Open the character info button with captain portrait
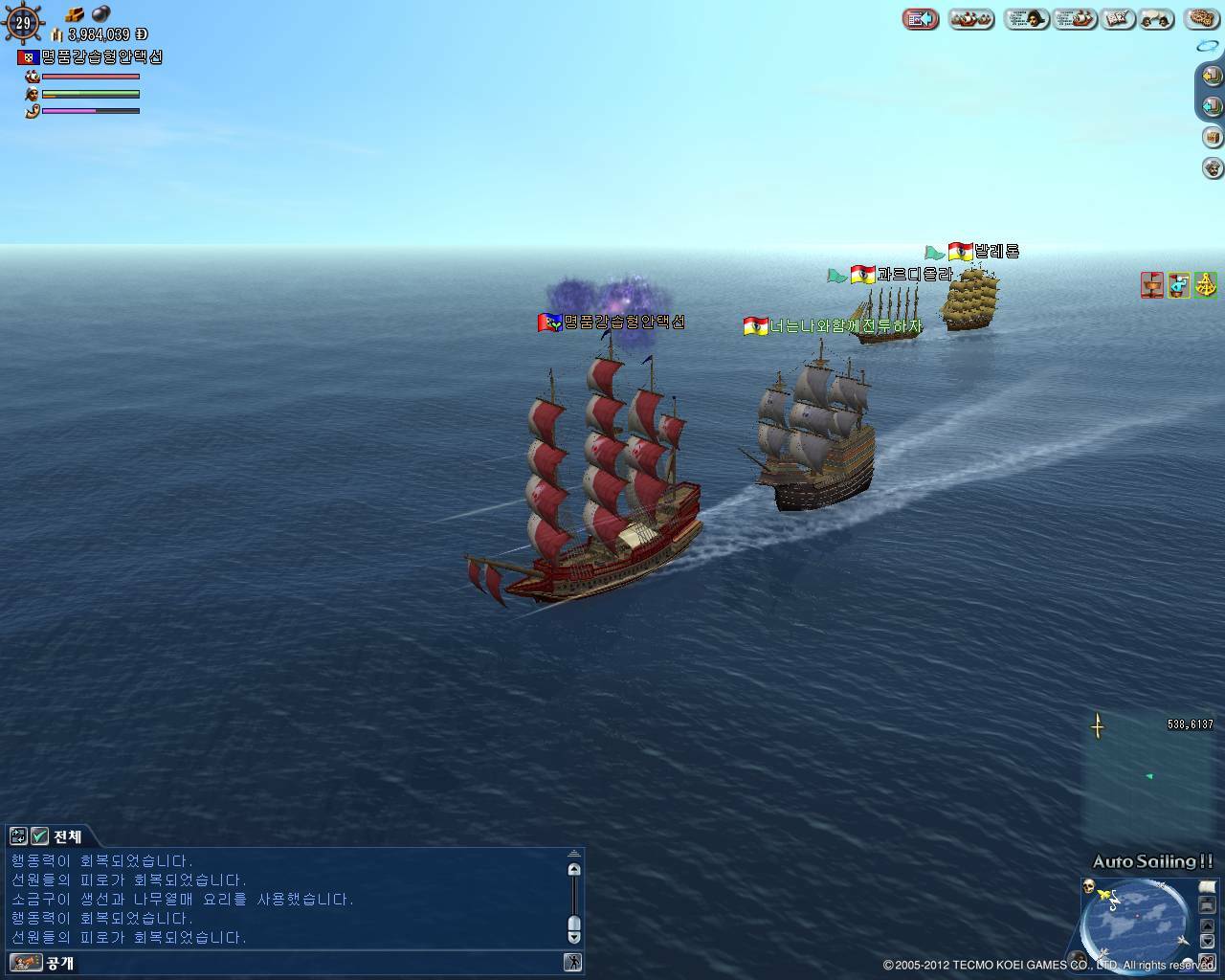 (x=1027, y=19)
